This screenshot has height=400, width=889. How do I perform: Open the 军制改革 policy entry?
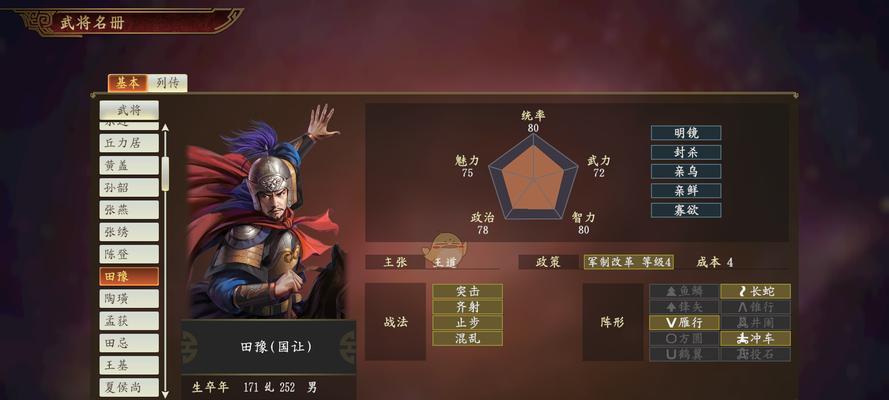coord(628,262)
